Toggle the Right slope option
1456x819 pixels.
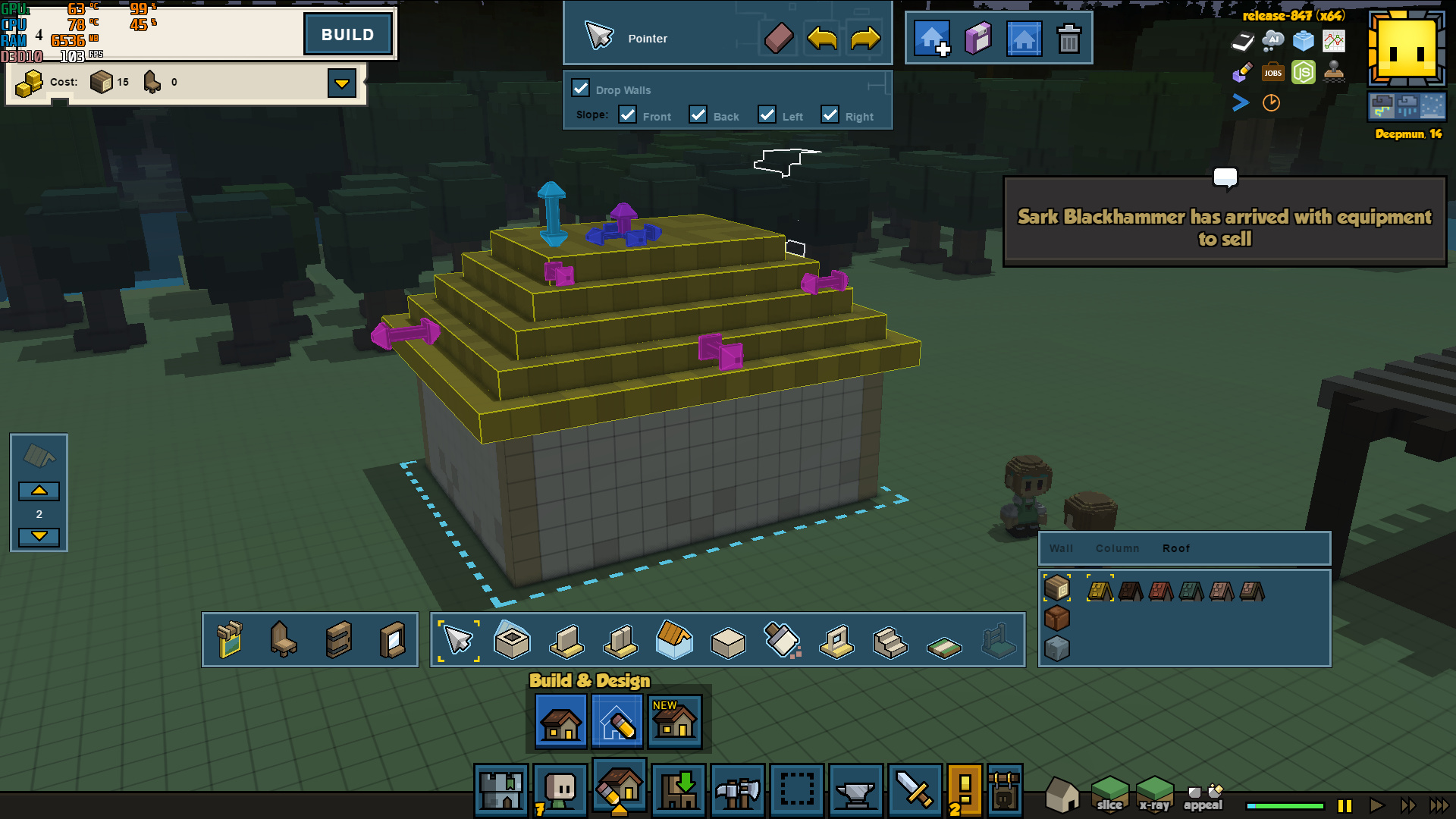(x=830, y=115)
